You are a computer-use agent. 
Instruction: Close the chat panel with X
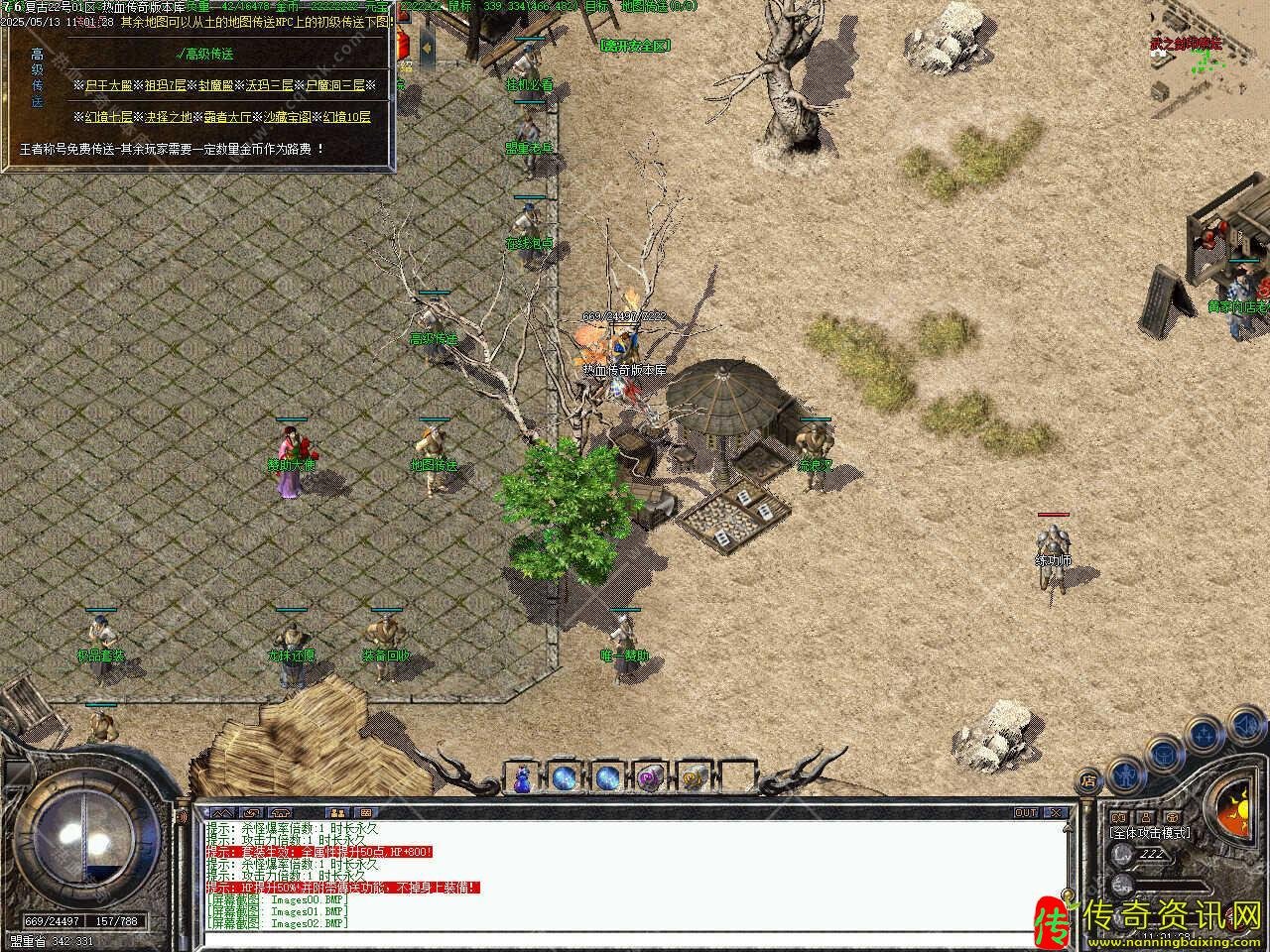pos(1056,812)
